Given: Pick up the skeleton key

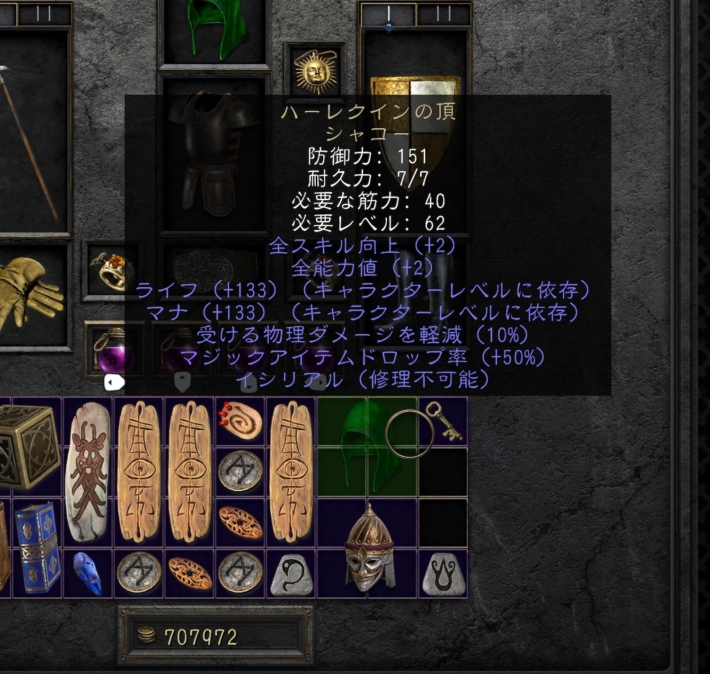Looking at the screenshot, I should (441, 421).
